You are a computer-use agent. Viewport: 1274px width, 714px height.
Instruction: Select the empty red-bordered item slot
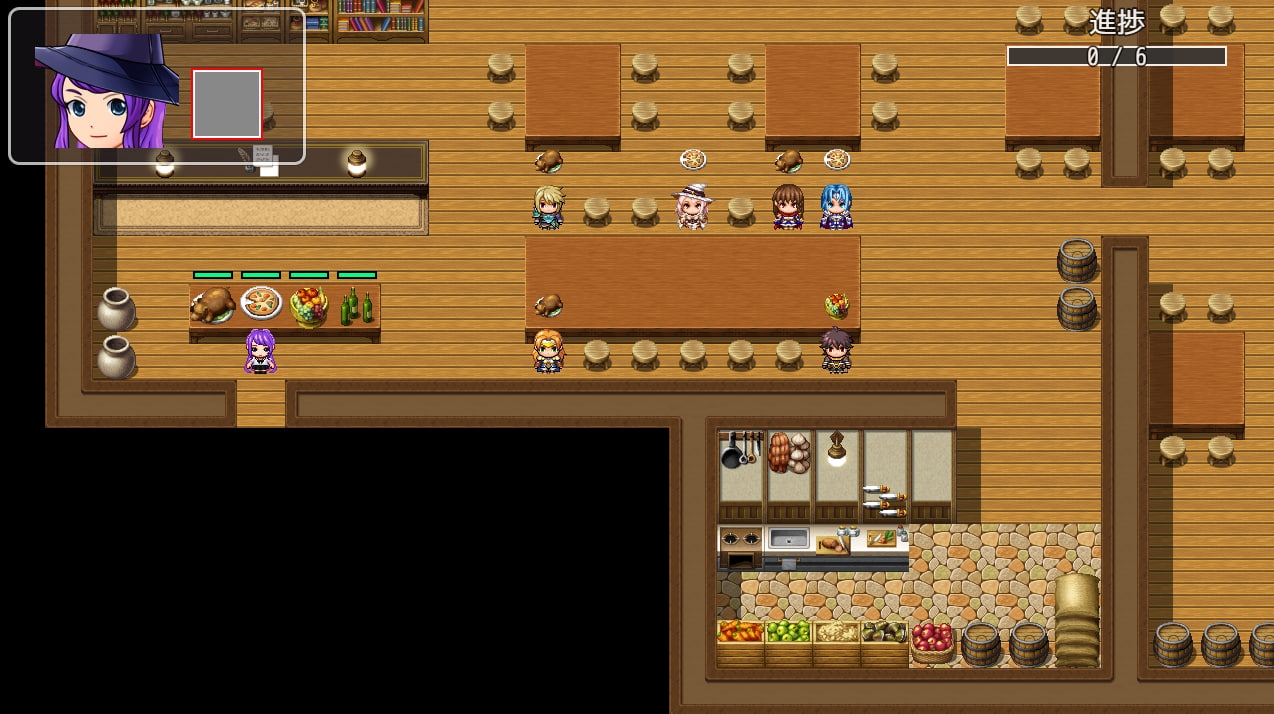click(x=227, y=103)
